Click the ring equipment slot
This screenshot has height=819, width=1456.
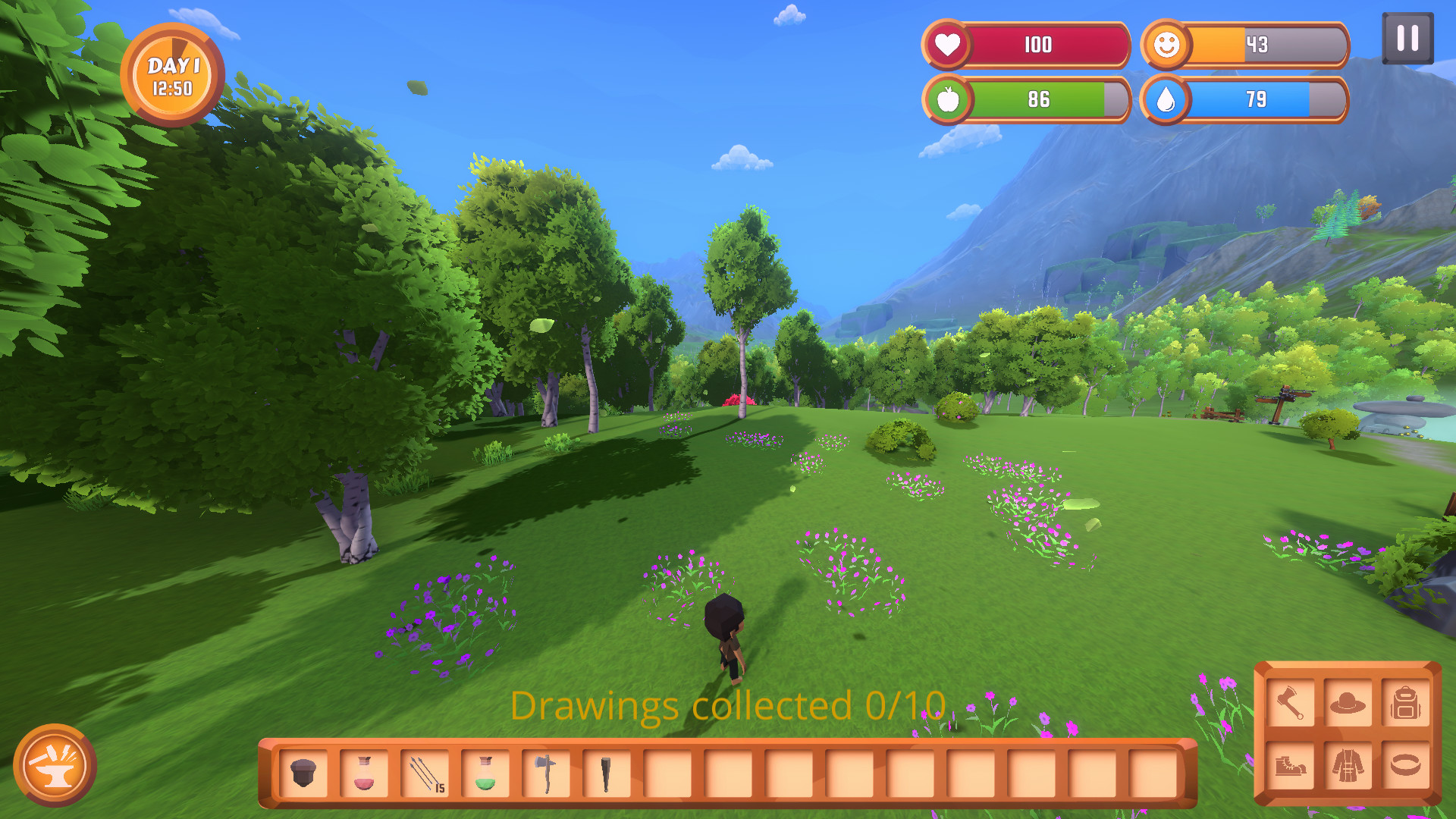click(x=1405, y=765)
